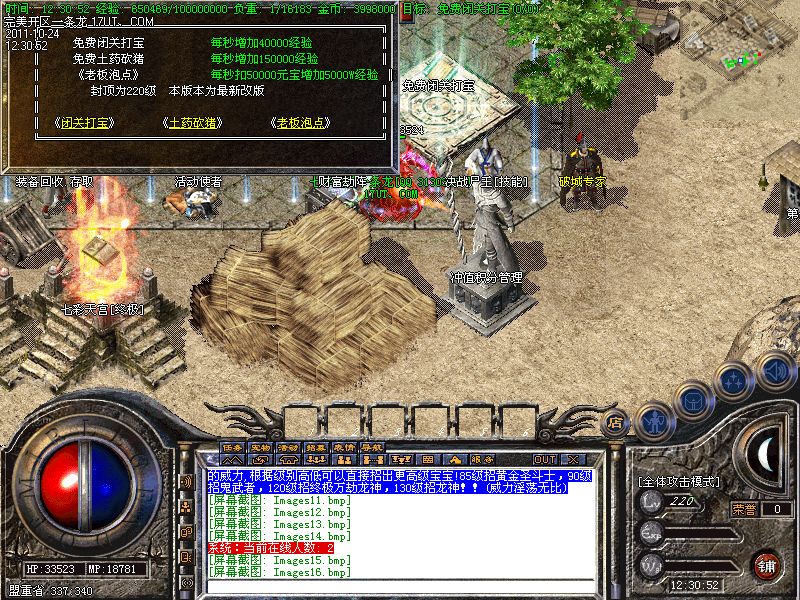Open the skills sparkle icon

(734, 381)
